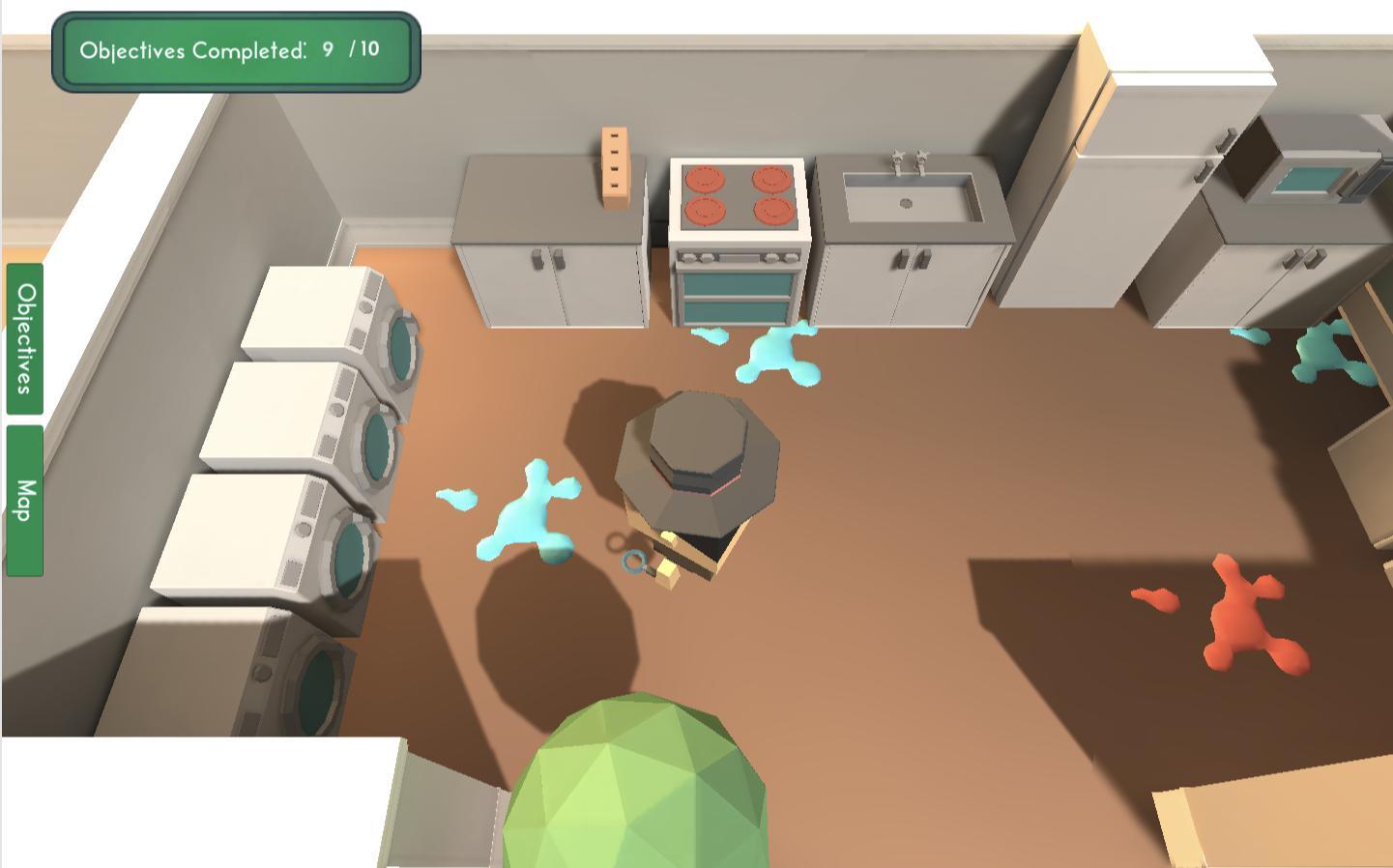
Task: Select the wooden cutting board on the counter
Action: pyautogui.click(x=616, y=164)
